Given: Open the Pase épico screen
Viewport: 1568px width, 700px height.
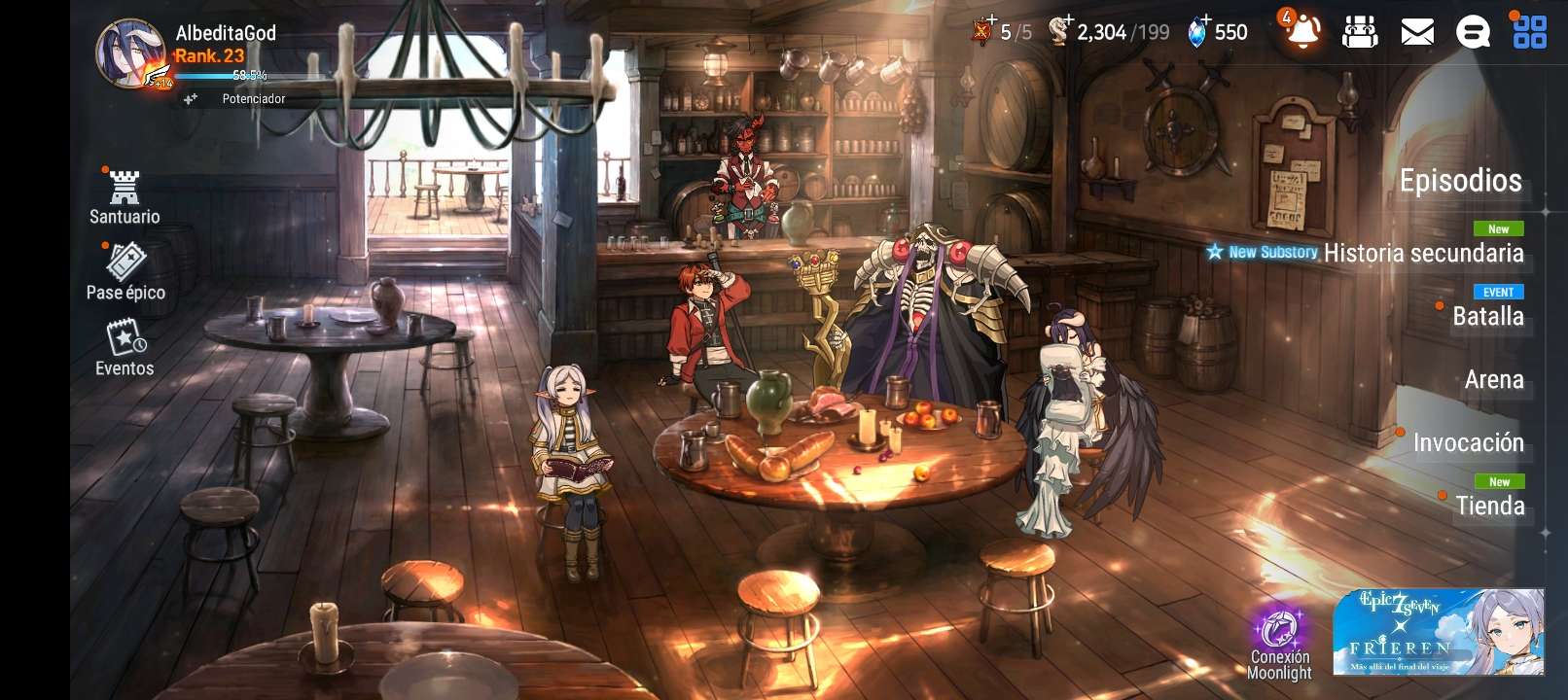Looking at the screenshot, I should coord(125,272).
